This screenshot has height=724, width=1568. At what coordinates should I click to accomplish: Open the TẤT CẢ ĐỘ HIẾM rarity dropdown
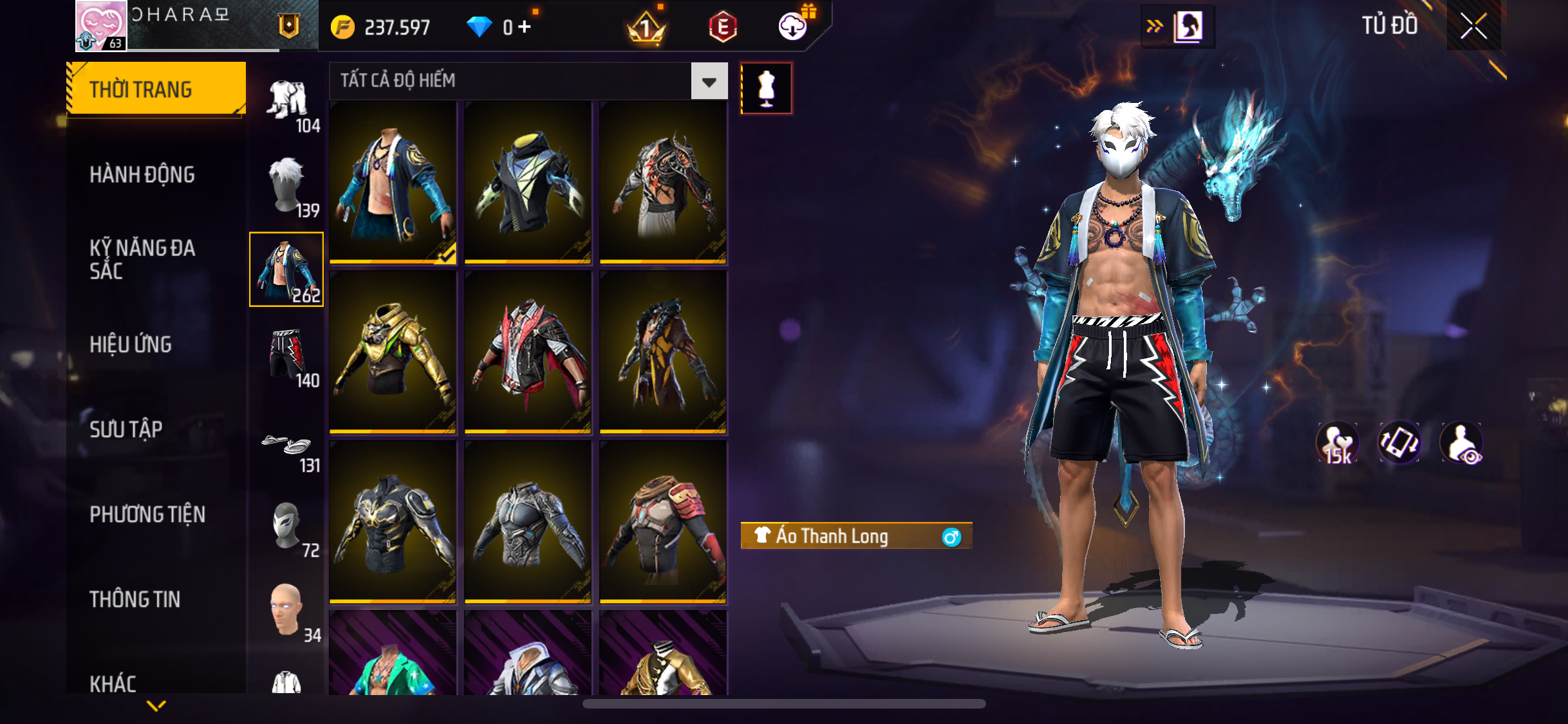coord(709,81)
